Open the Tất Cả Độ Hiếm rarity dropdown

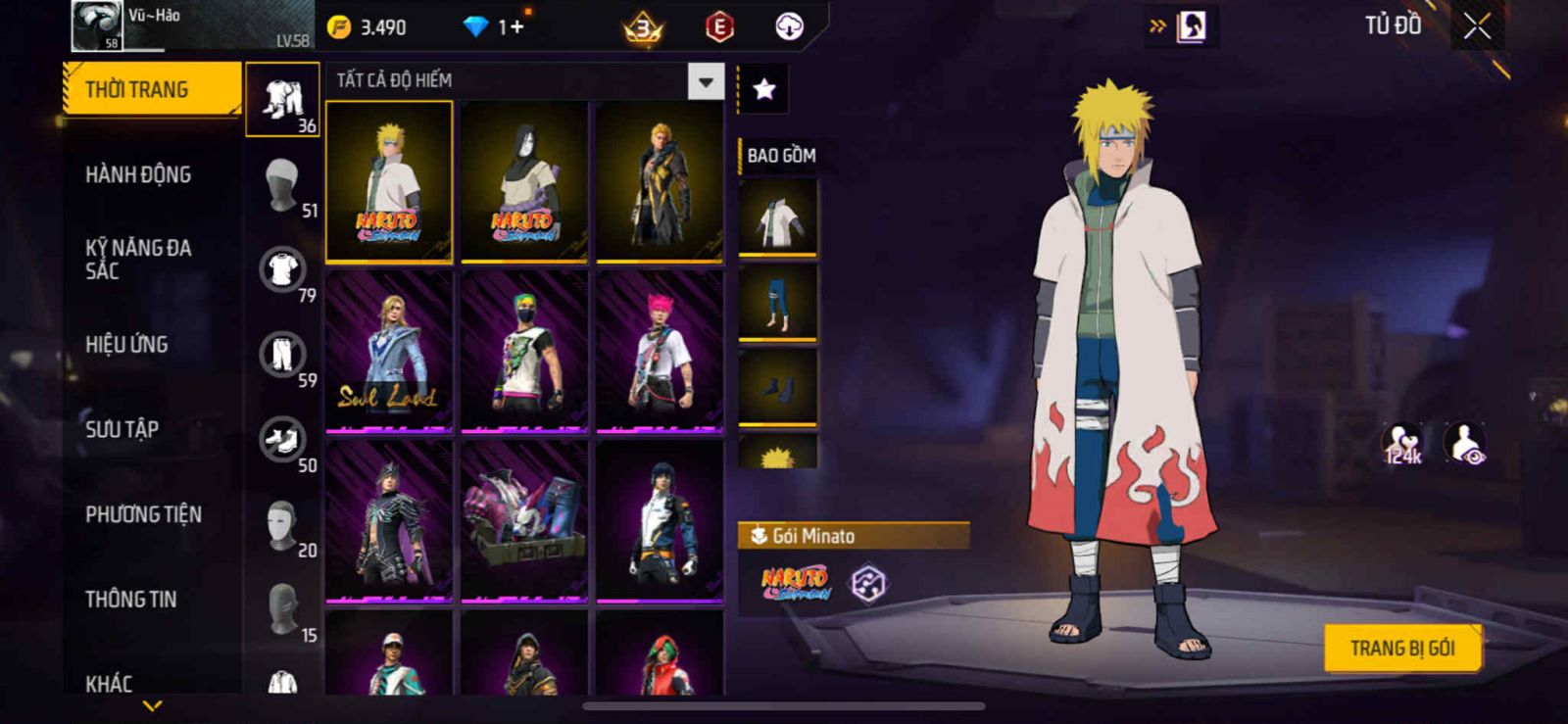pos(706,81)
